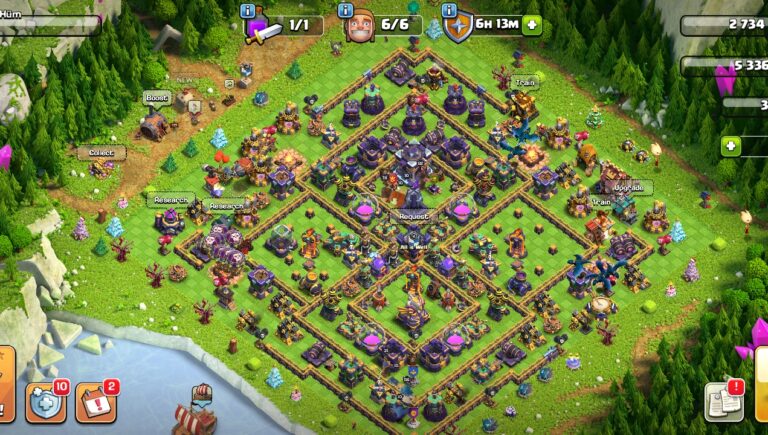The height and width of the screenshot is (435, 768).
Task: Open info for the army troops counter
Action: click(247, 10)
